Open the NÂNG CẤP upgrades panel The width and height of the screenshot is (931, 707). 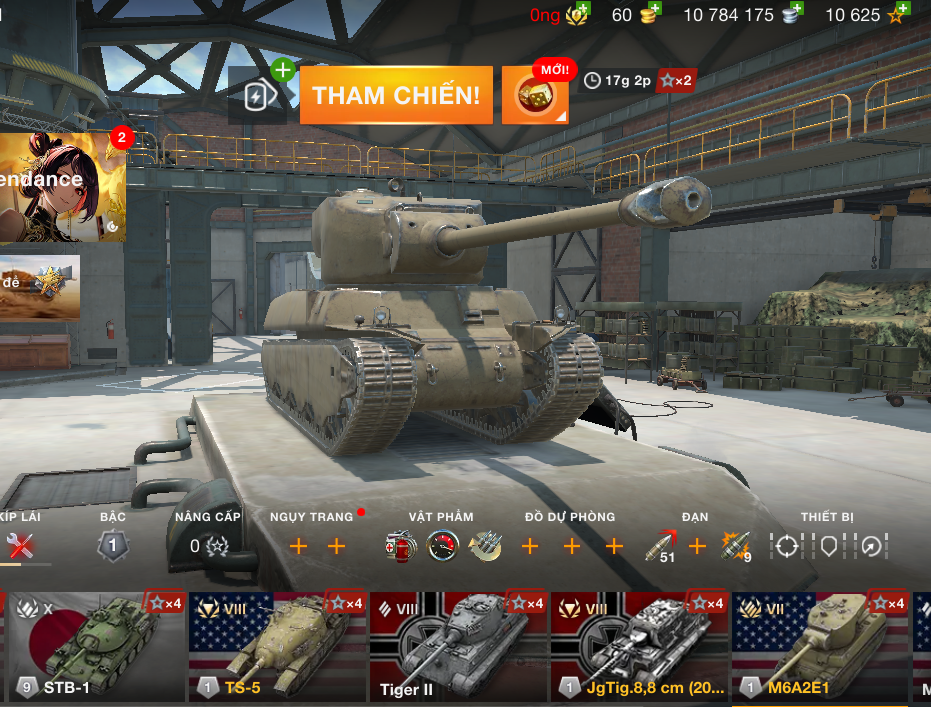pos(209,546)
